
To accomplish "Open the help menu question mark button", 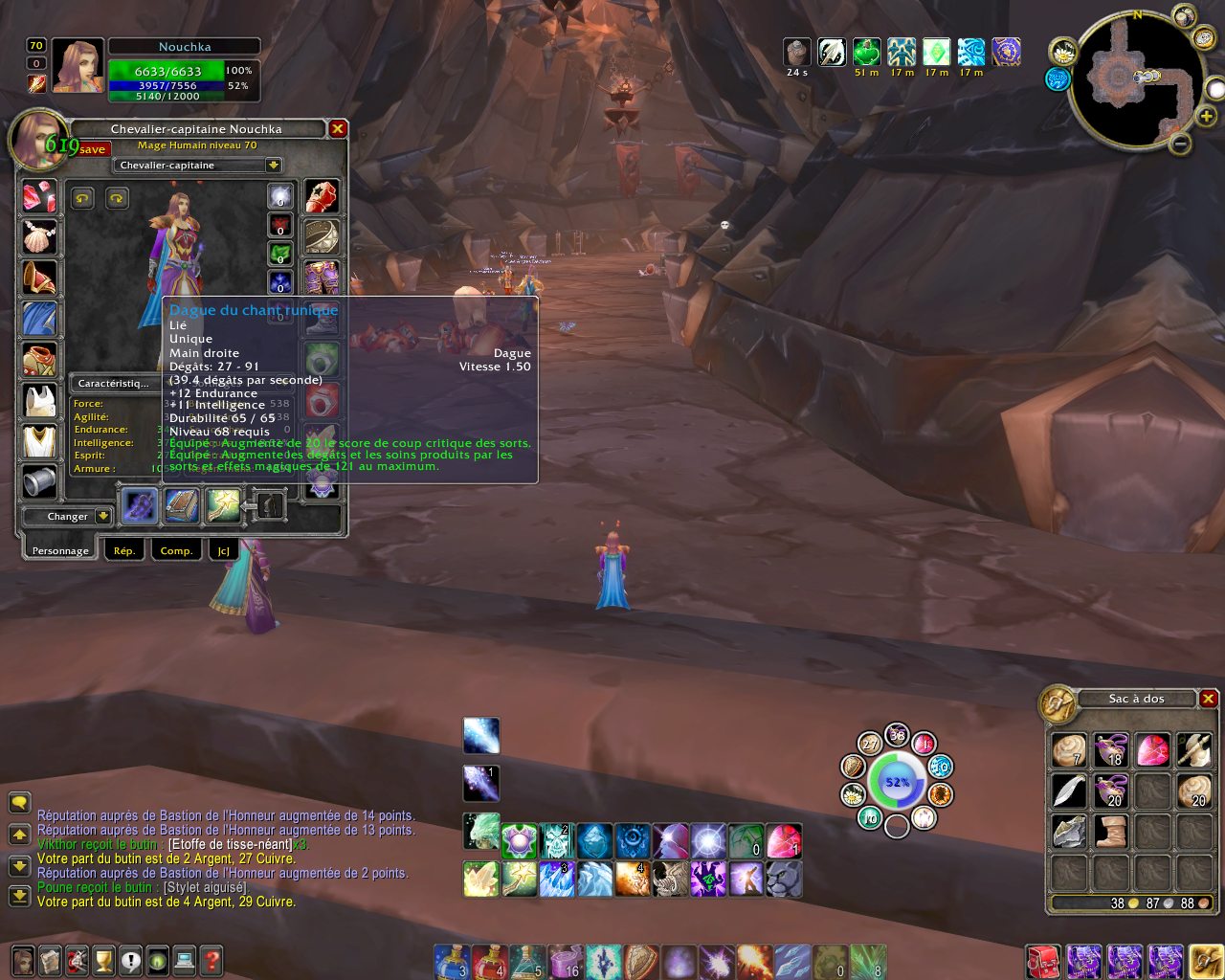I will coord(212,960).
